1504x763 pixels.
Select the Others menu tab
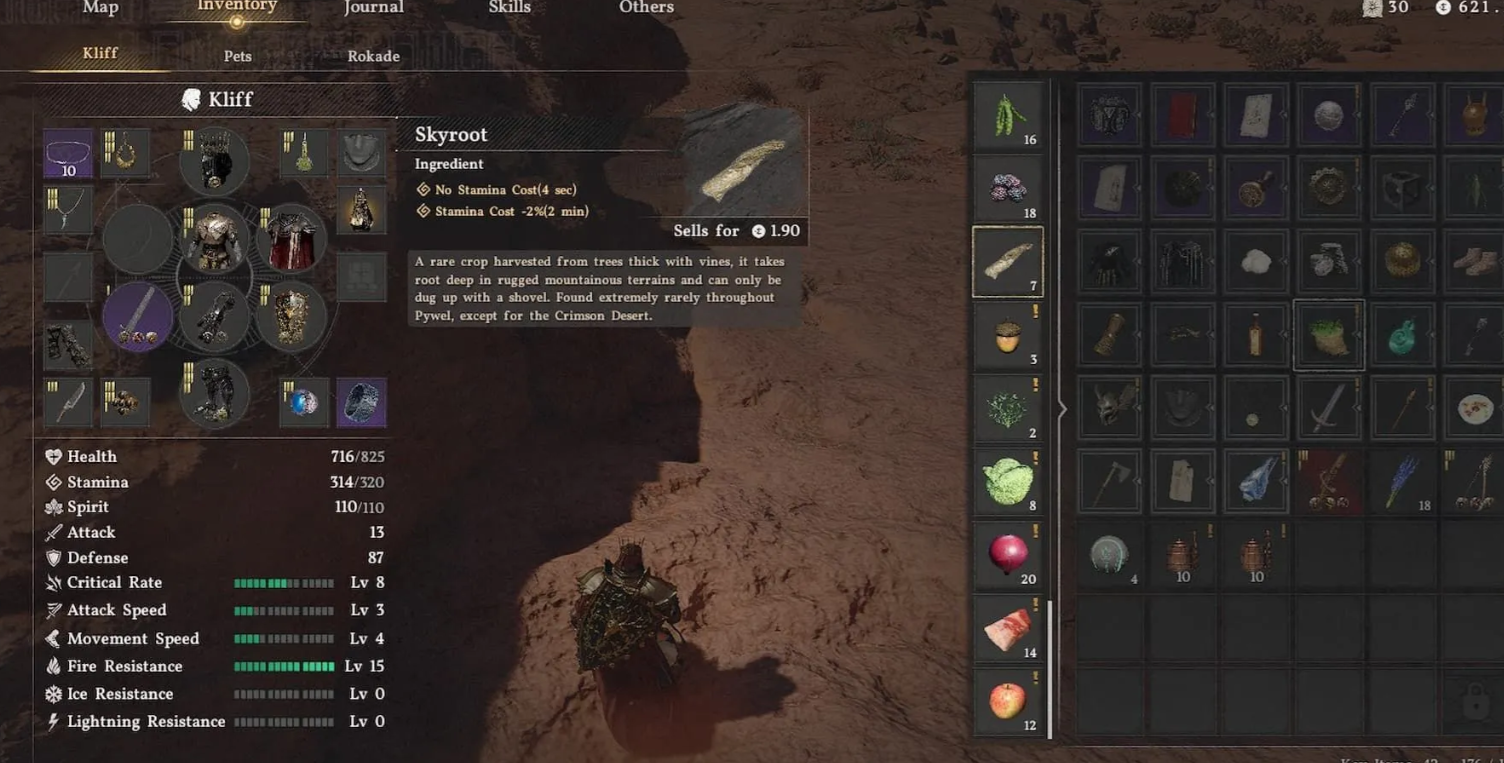click(646, 8)
